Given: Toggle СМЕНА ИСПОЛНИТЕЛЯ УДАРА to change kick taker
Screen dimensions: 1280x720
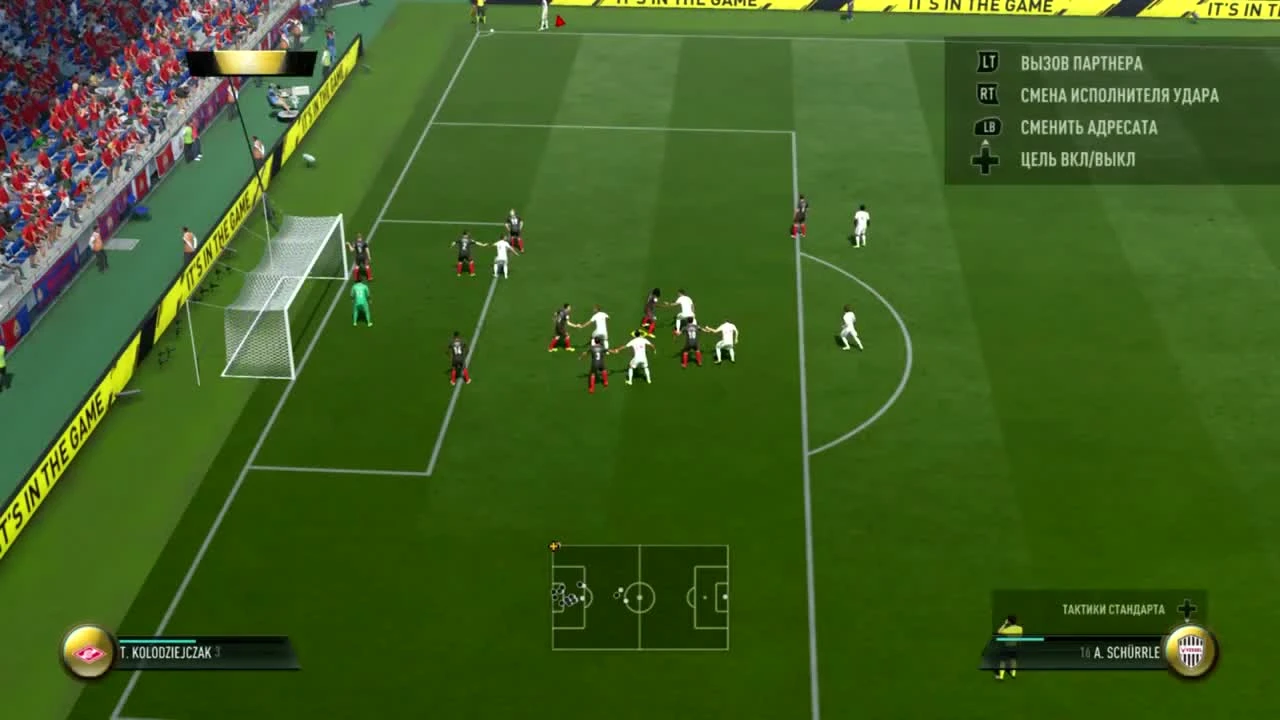Looking at the screenshot, I should click(x=1118, y=95).
